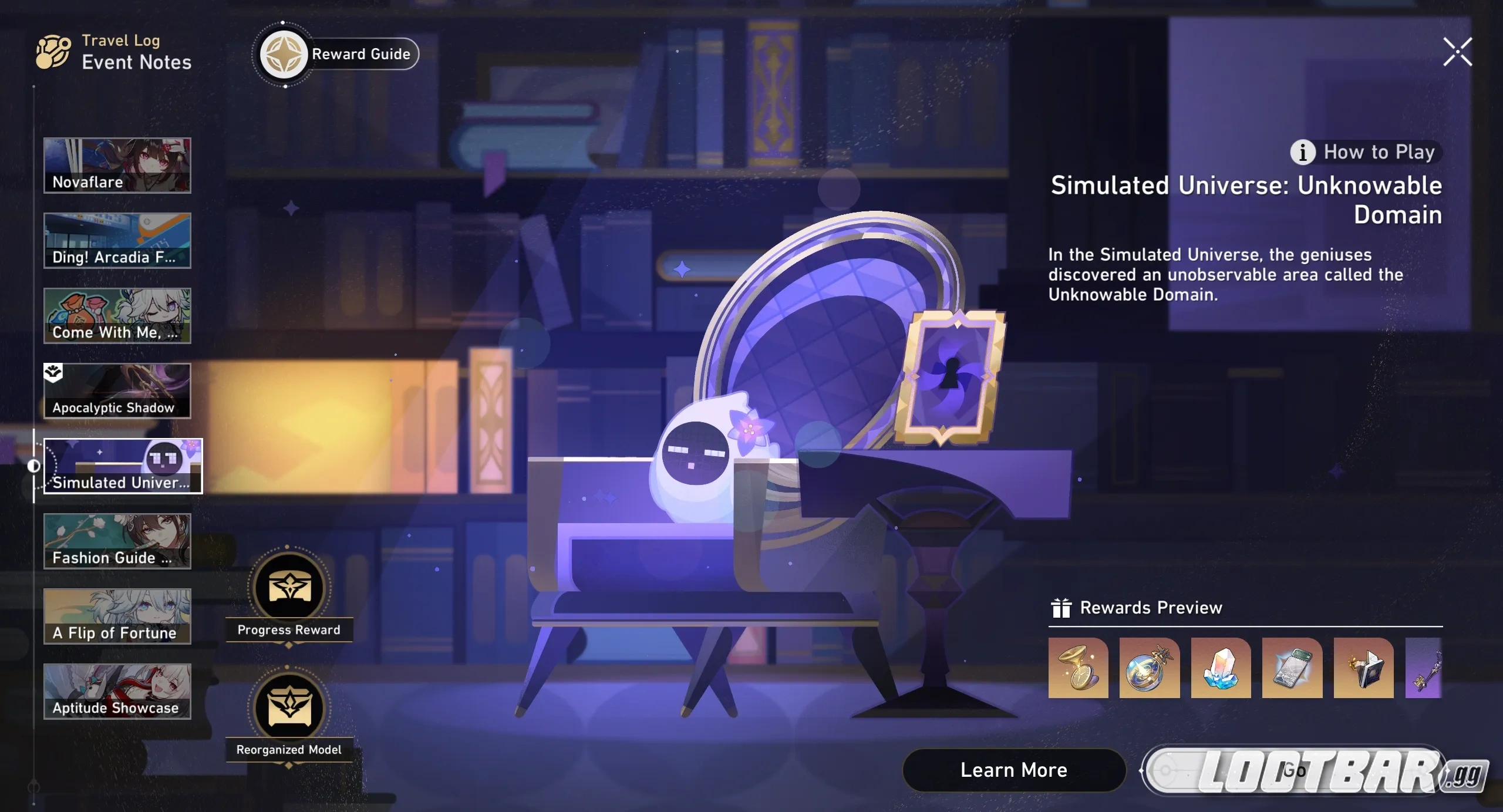Screen dimensions: 1503x812
Task: Click the phone card reward icon
Action: point(1291,669)
